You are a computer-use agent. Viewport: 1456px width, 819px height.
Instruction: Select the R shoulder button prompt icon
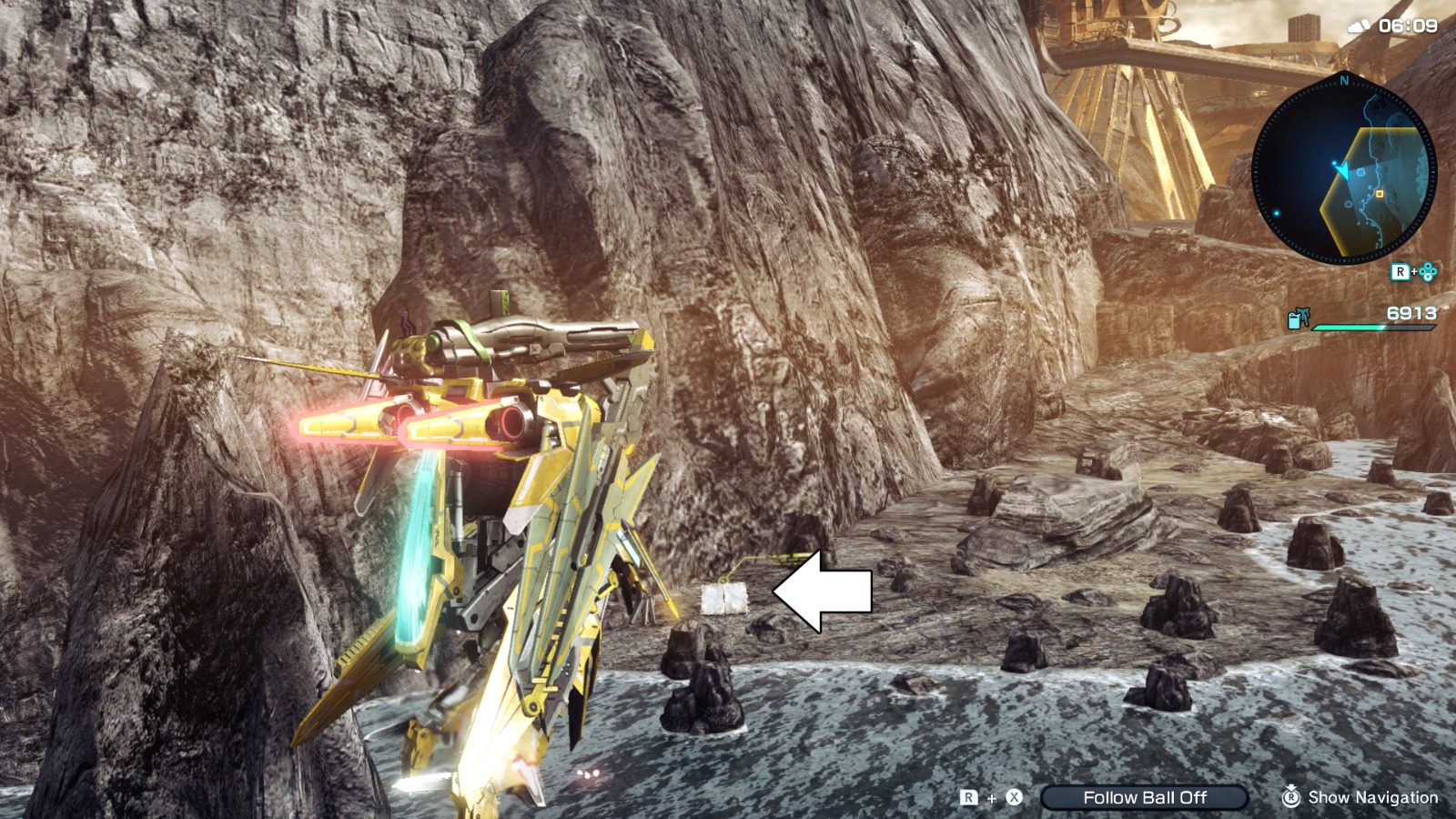[1400, 272]
